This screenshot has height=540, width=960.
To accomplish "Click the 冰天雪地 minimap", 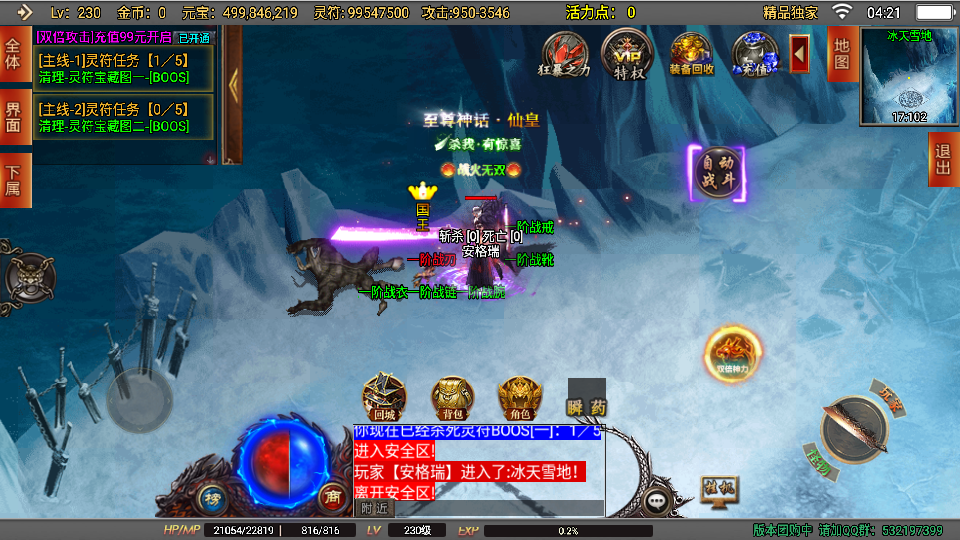I will click(x=908, y=77).
